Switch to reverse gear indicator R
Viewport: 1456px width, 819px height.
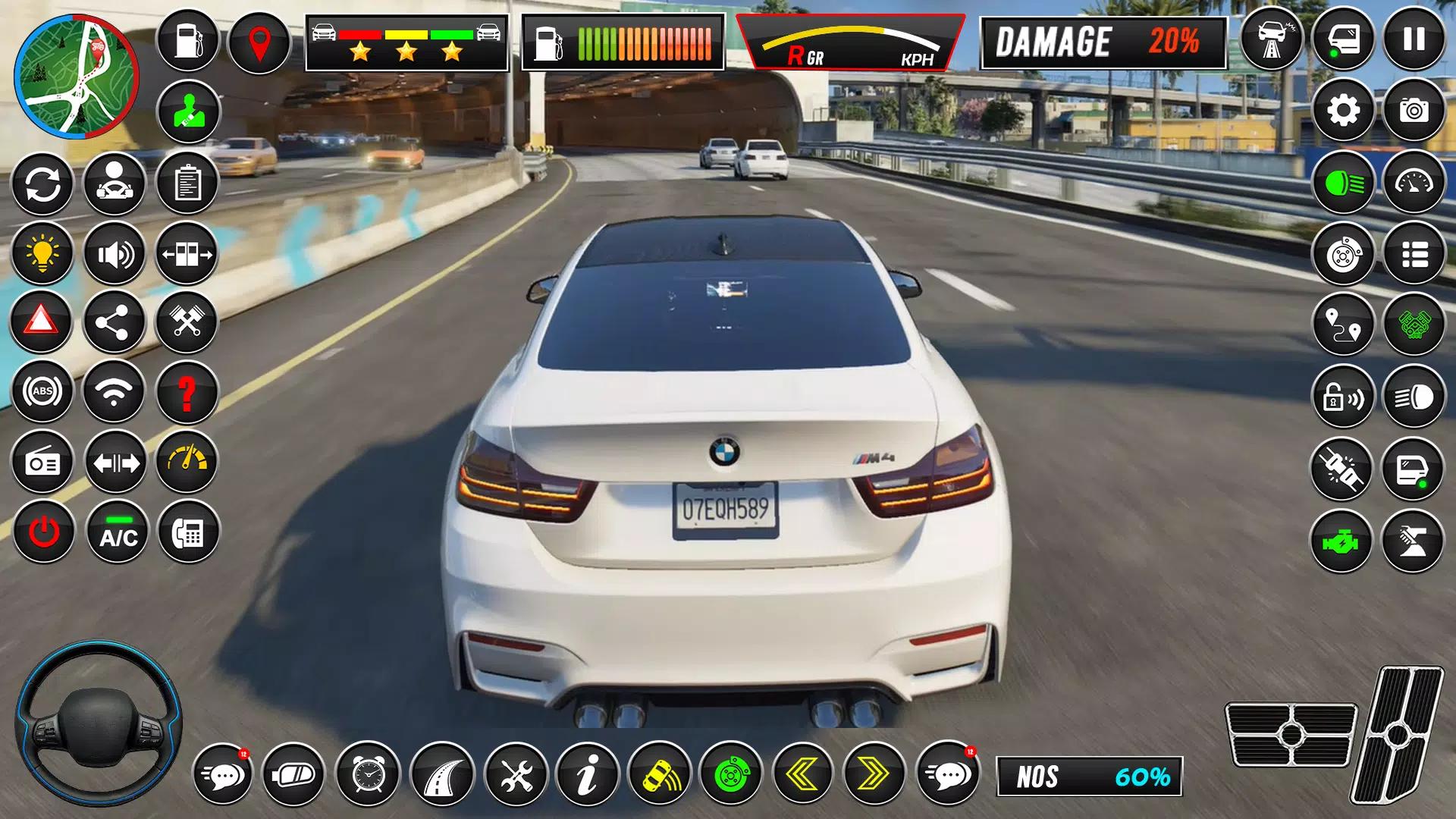(x=798, y=55)
